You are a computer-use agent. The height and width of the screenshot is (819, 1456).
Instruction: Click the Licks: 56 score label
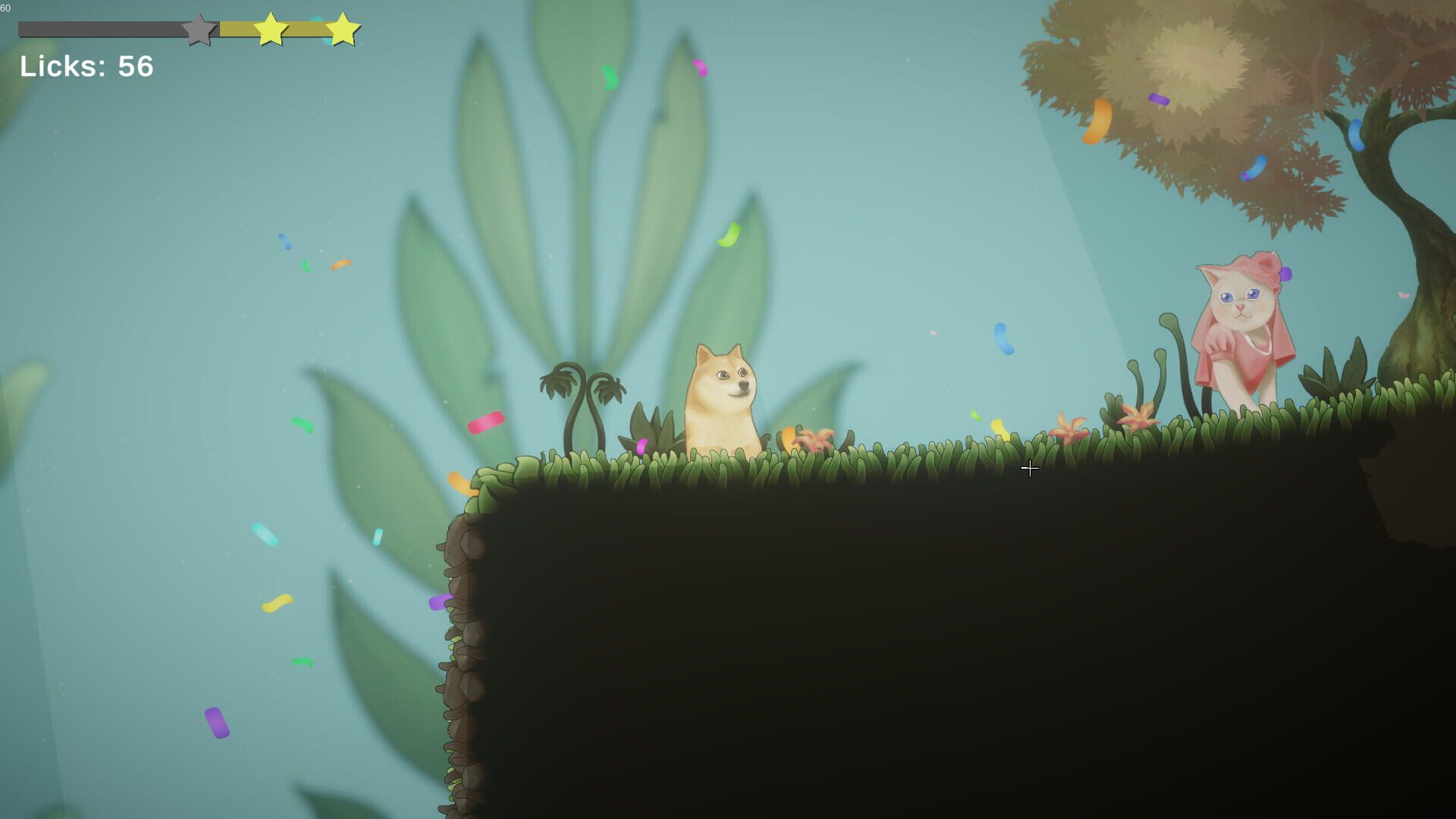[86, 67]
